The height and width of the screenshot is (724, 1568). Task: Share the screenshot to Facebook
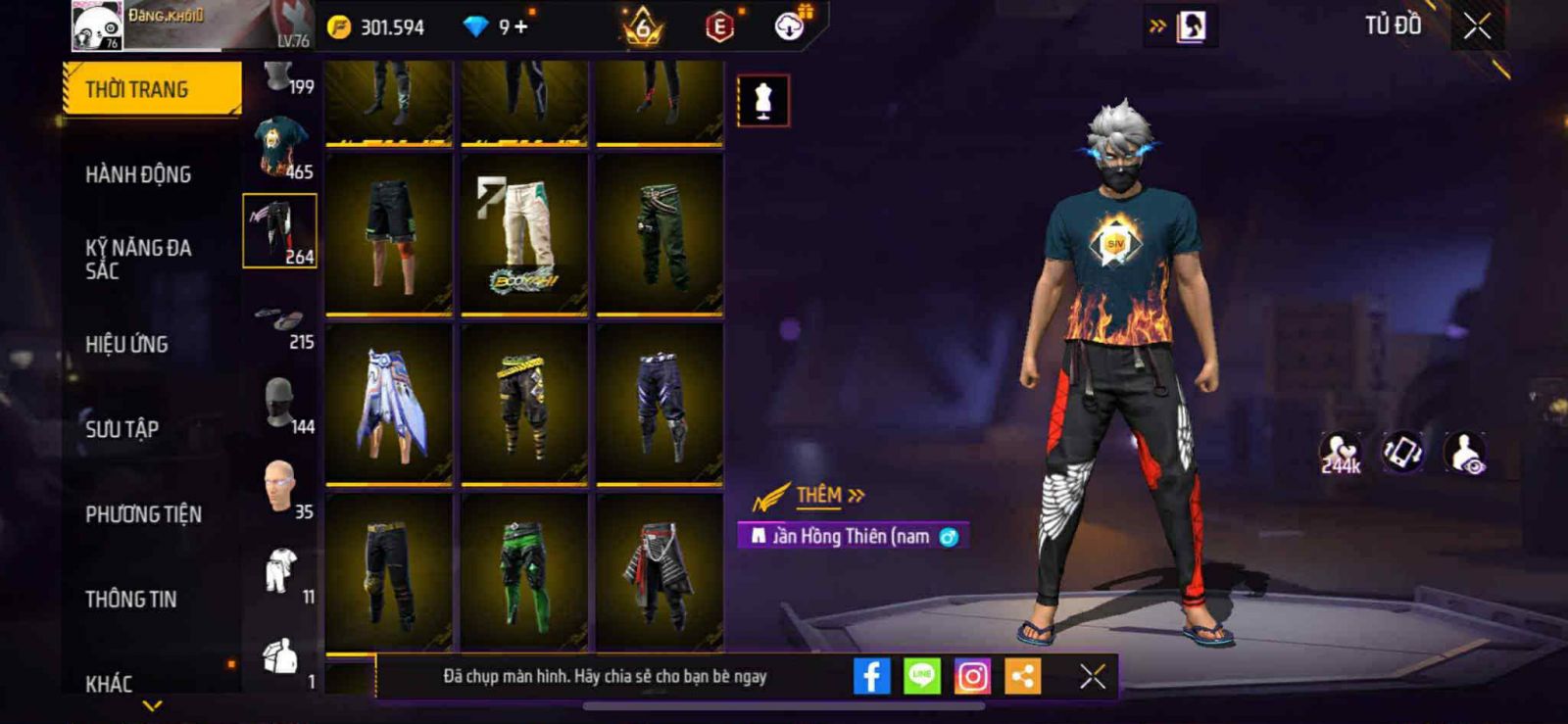pyautogui.click(x=871, y=676)
